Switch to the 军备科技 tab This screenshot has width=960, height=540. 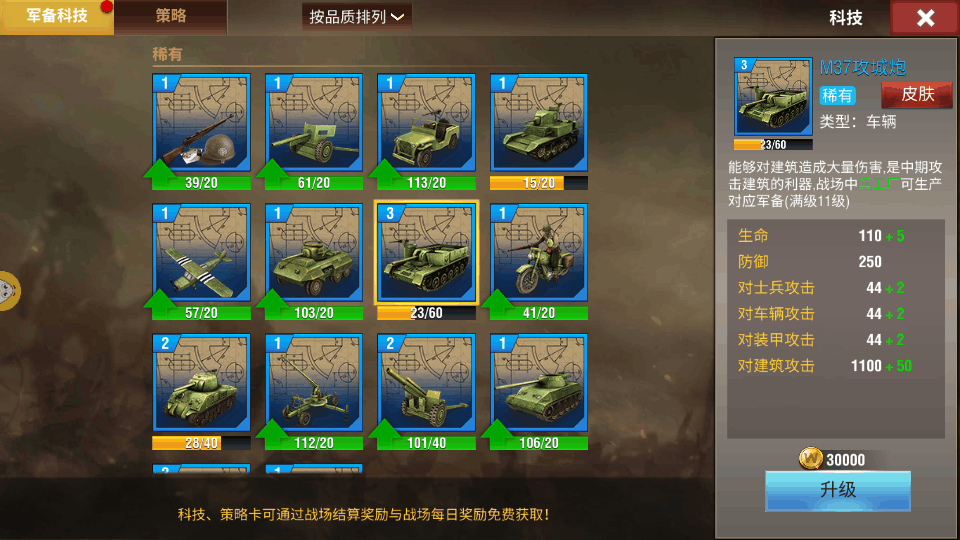56,17
